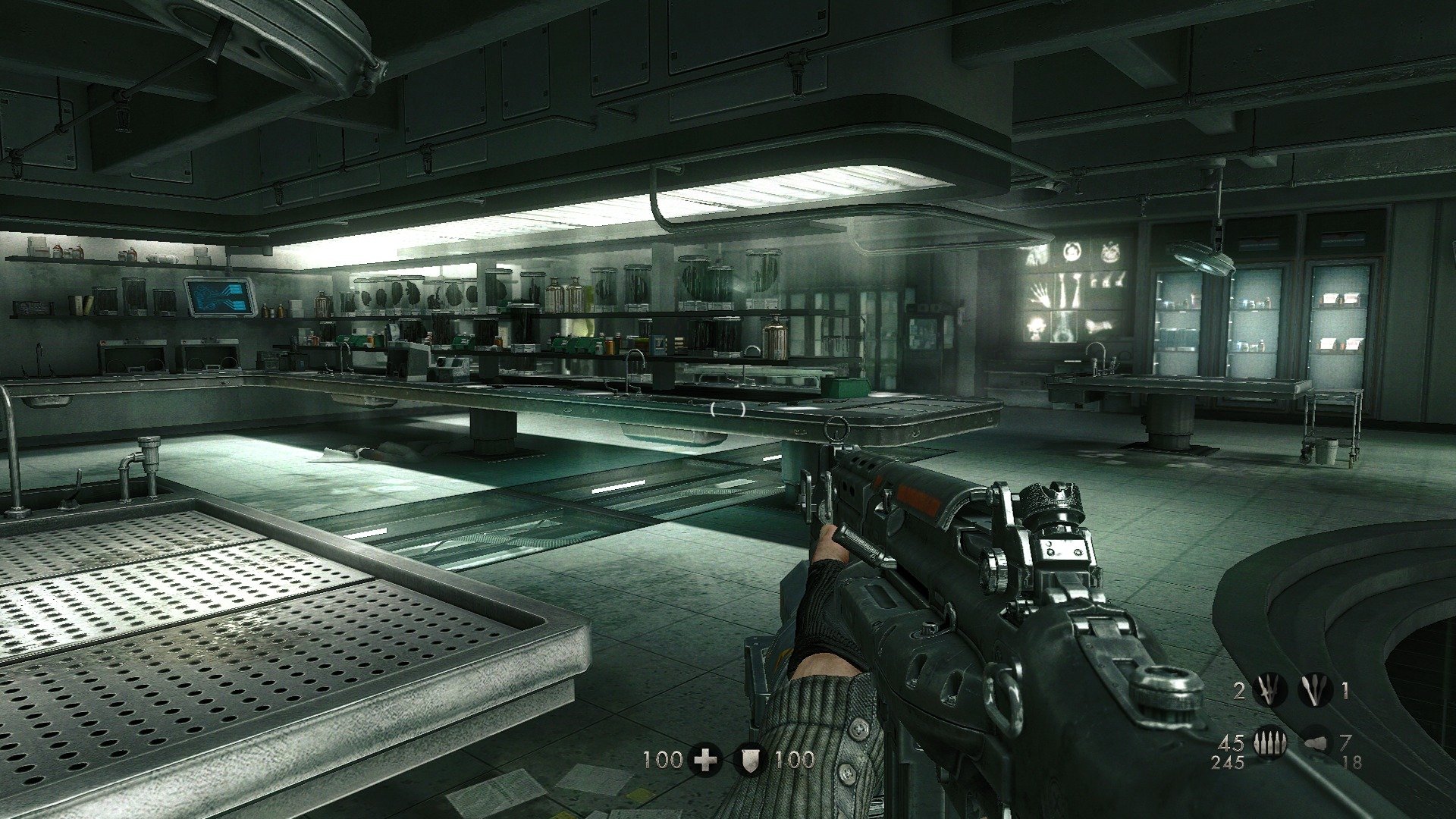Click the rifle ammo bullets icon
This screenshot has height=819, width=1456.
(x=1269, y=742)
